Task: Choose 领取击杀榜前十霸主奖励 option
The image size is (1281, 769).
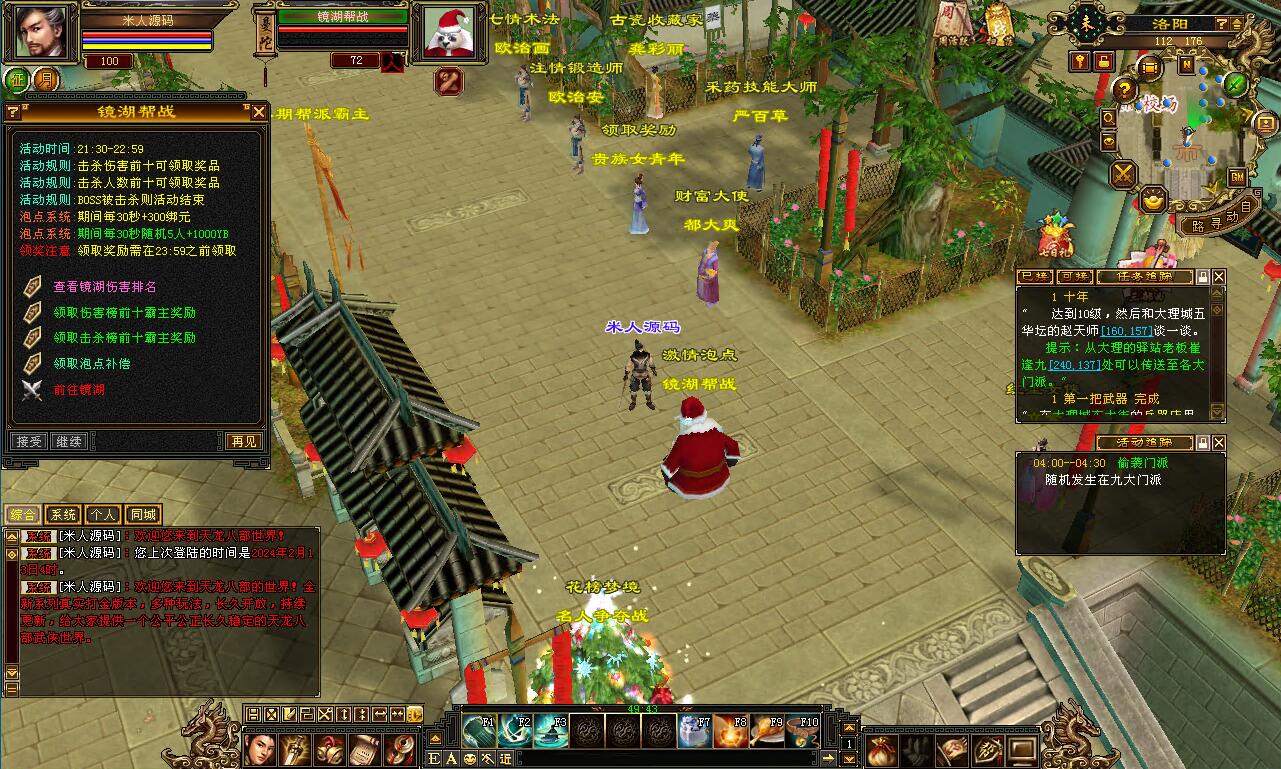Action: (124, 338)
